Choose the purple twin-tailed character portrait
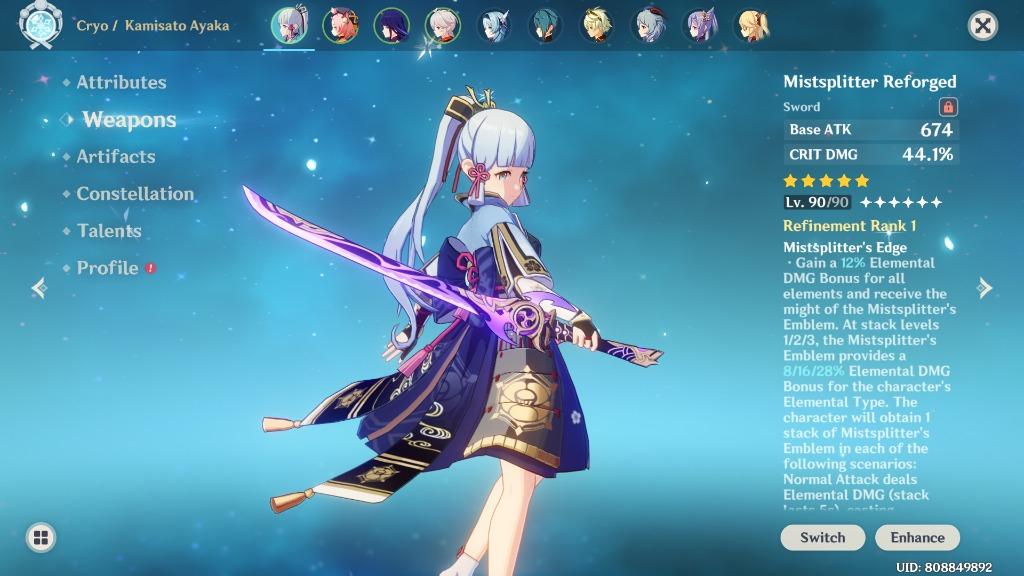 click(x=701, y=26)
